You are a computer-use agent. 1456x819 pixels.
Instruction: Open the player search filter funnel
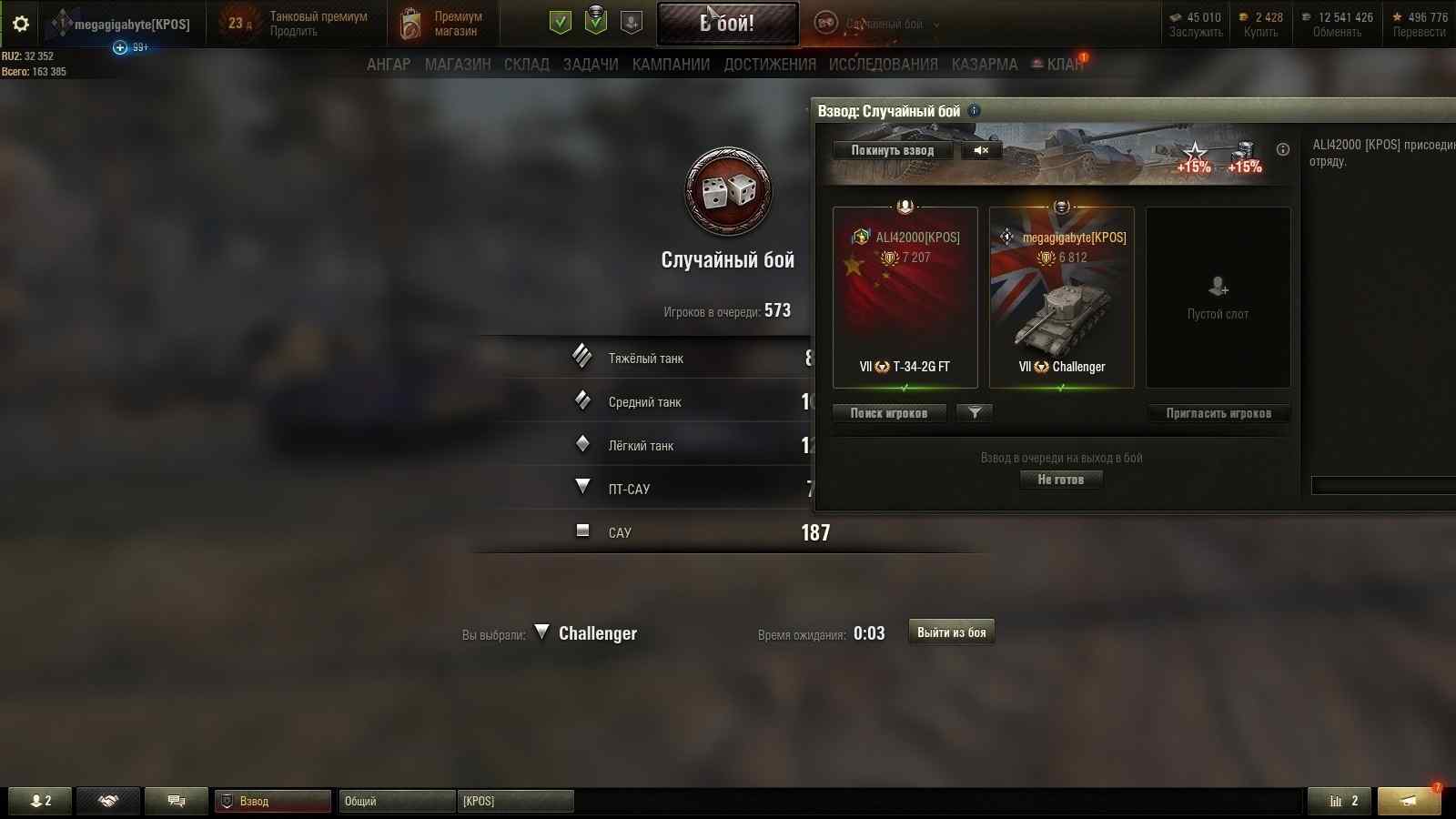coord(975,413)
